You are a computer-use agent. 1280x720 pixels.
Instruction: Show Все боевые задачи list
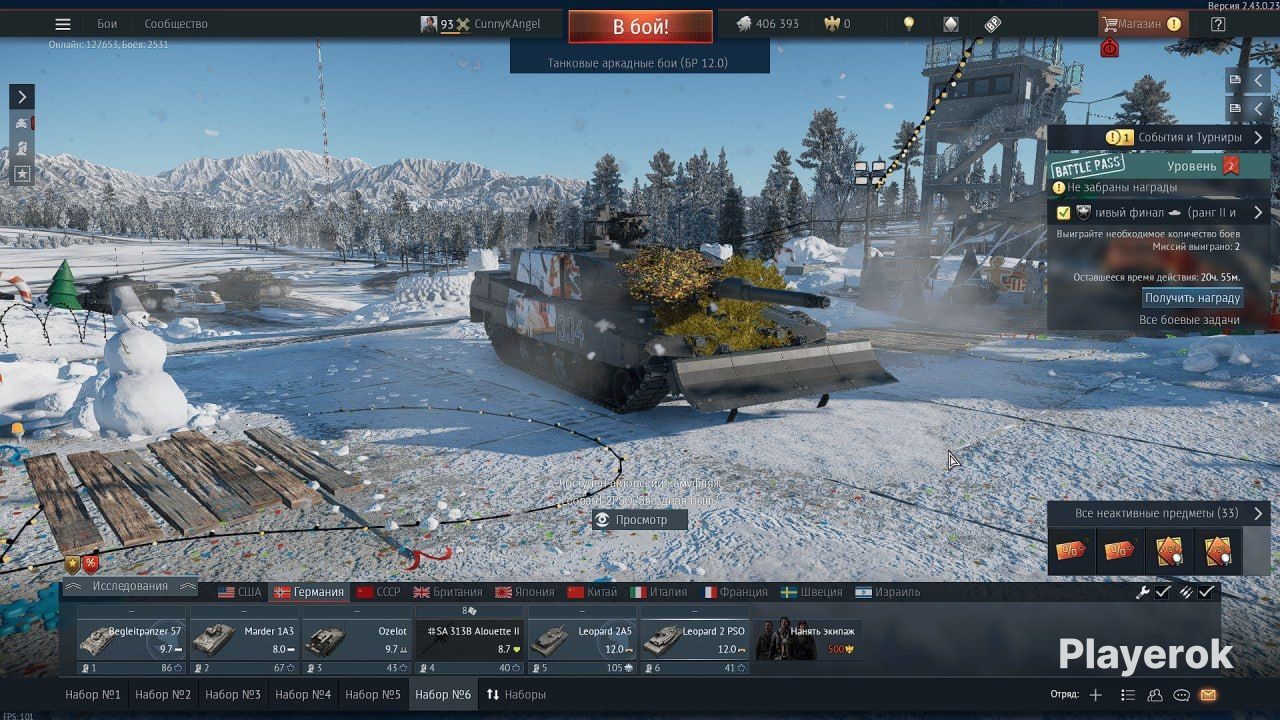1189,320
